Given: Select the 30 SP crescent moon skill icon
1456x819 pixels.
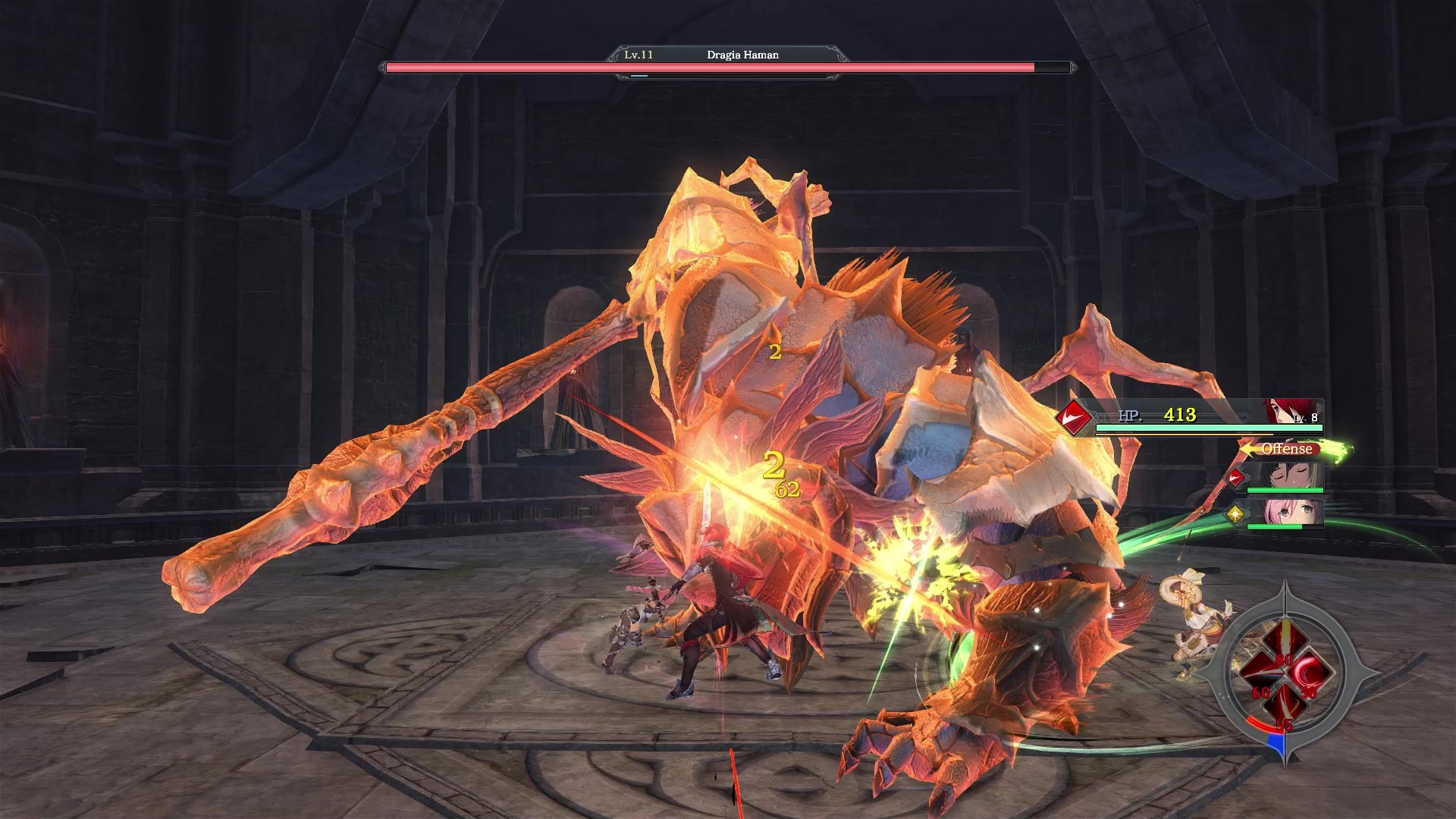Looking at the screenshot, I should coord(1310,669).
